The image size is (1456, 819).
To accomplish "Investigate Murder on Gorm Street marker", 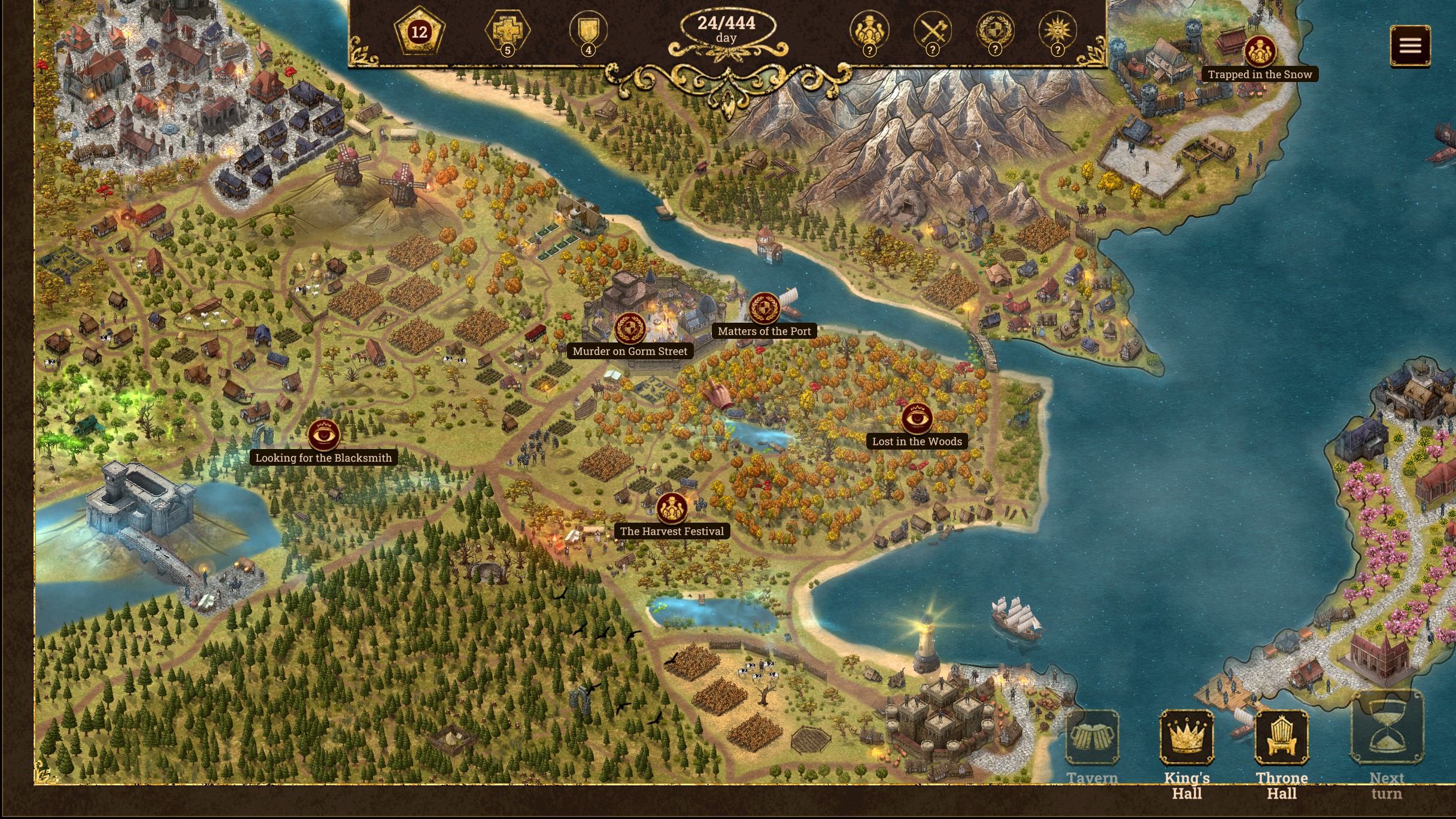I will (630, 329).
